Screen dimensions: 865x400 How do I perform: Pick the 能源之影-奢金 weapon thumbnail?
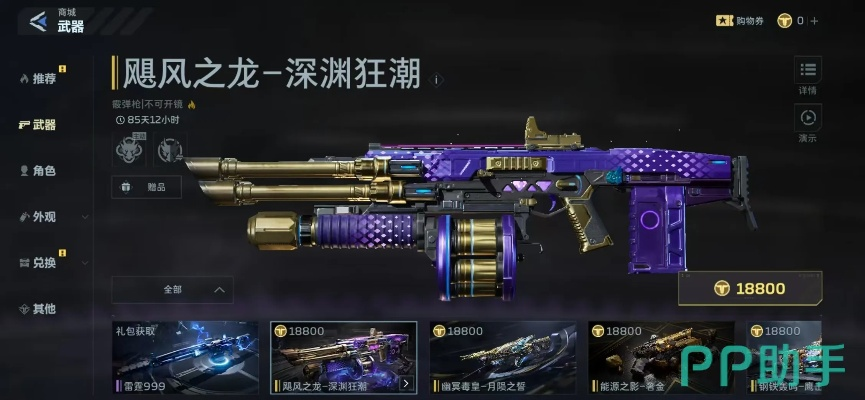(x=661, y=358)
